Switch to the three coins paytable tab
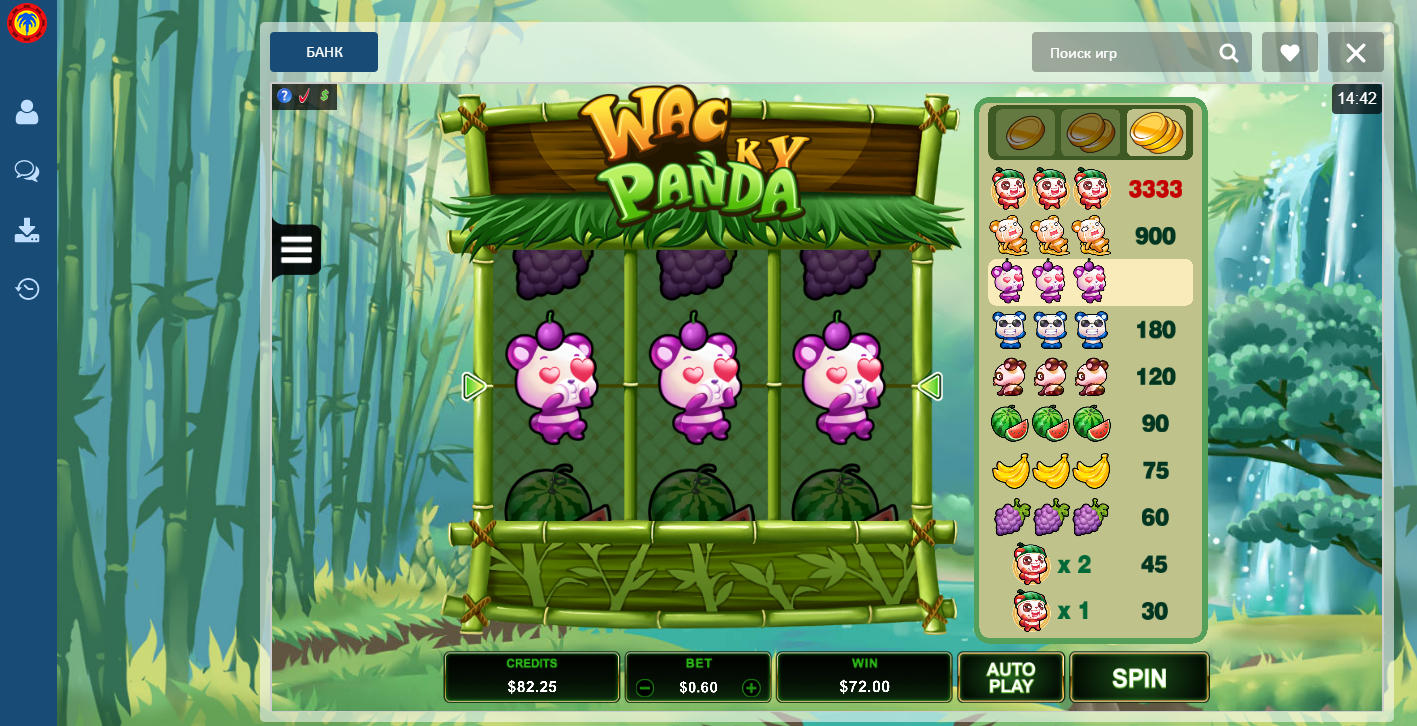This screenshot has height=726, width=1417. tap(1156, 132)
